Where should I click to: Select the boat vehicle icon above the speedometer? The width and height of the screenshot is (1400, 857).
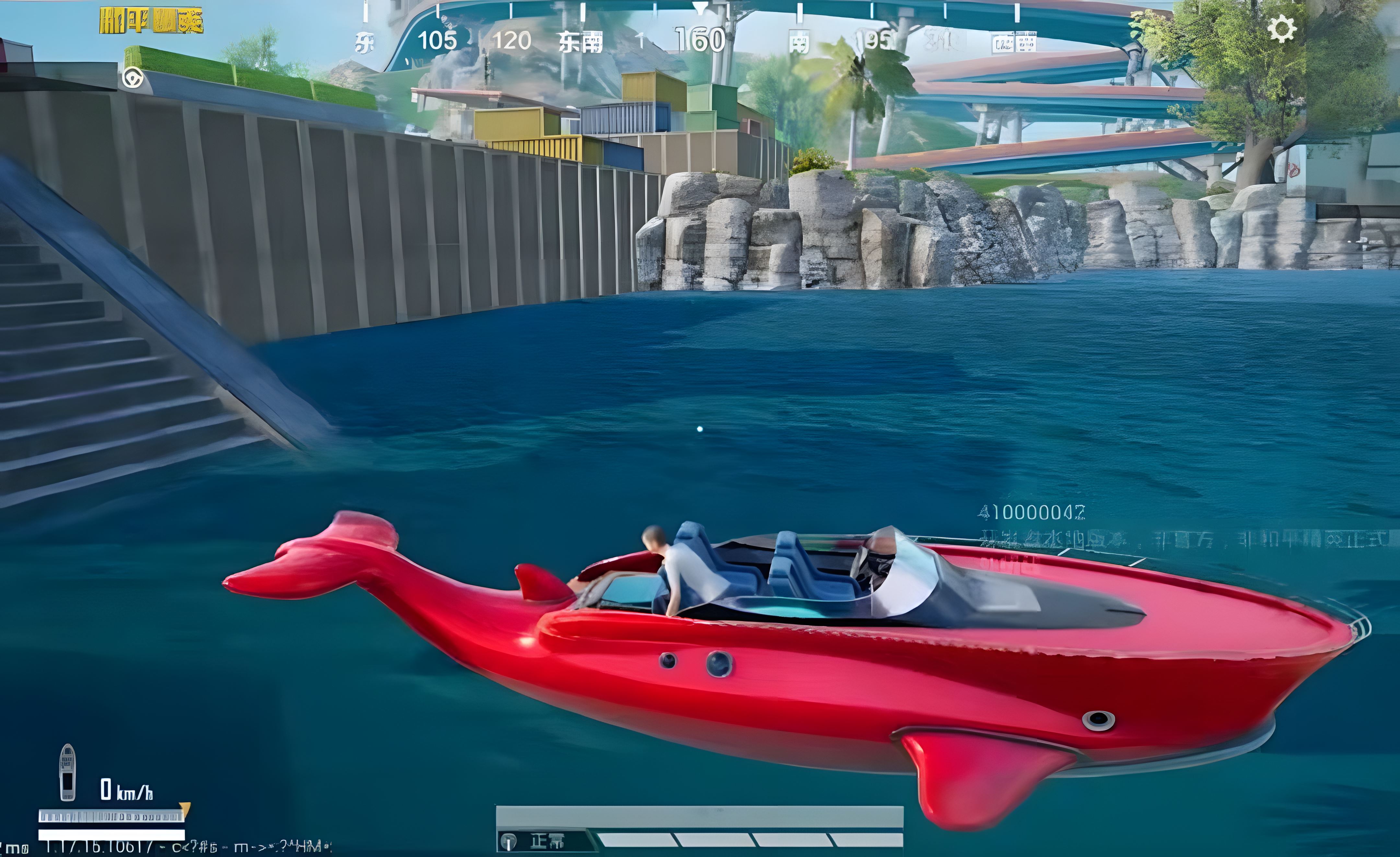tap(68, 772)
